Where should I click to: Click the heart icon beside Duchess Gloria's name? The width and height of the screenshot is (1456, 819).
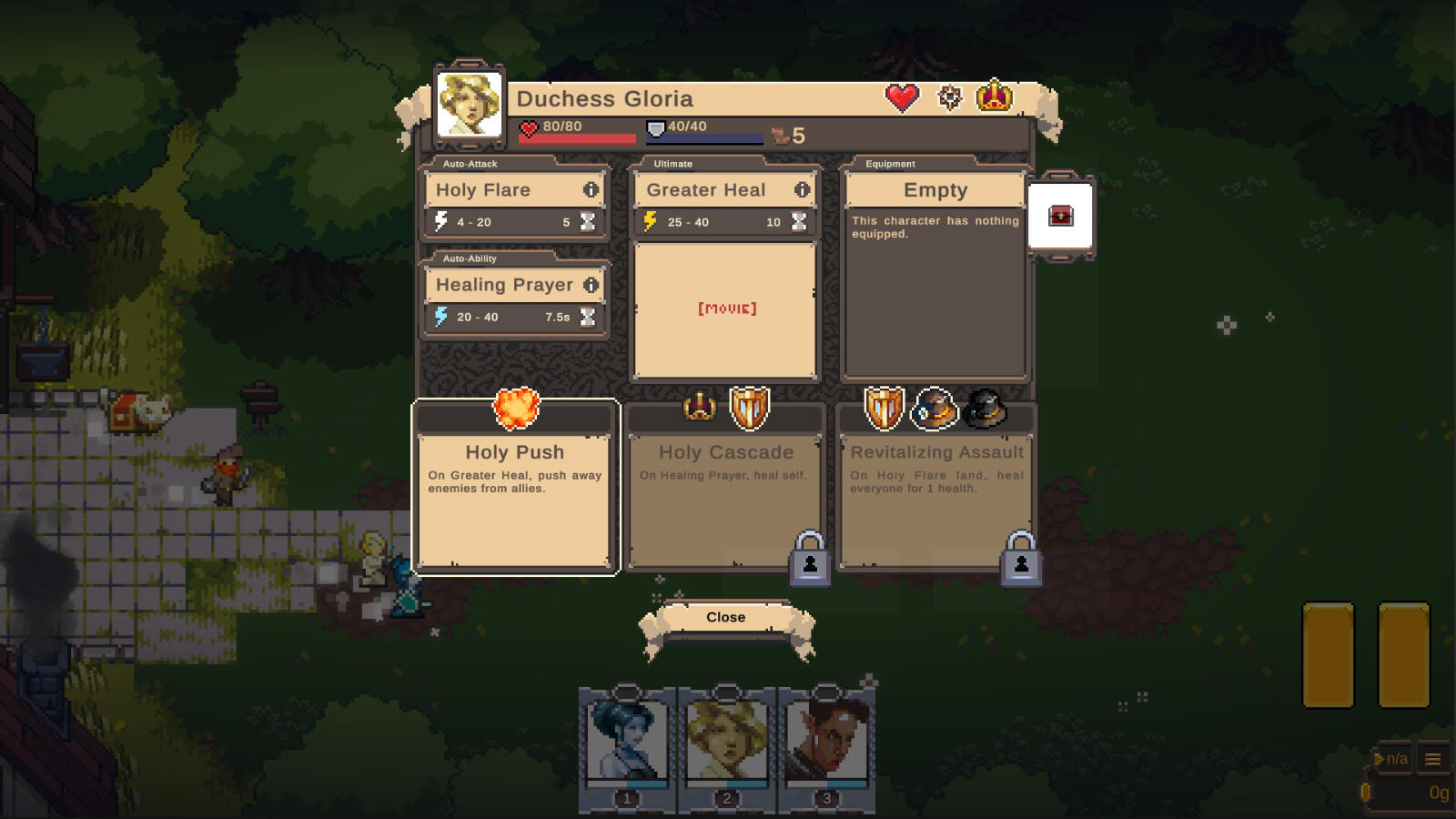click(x=902, y=96)
